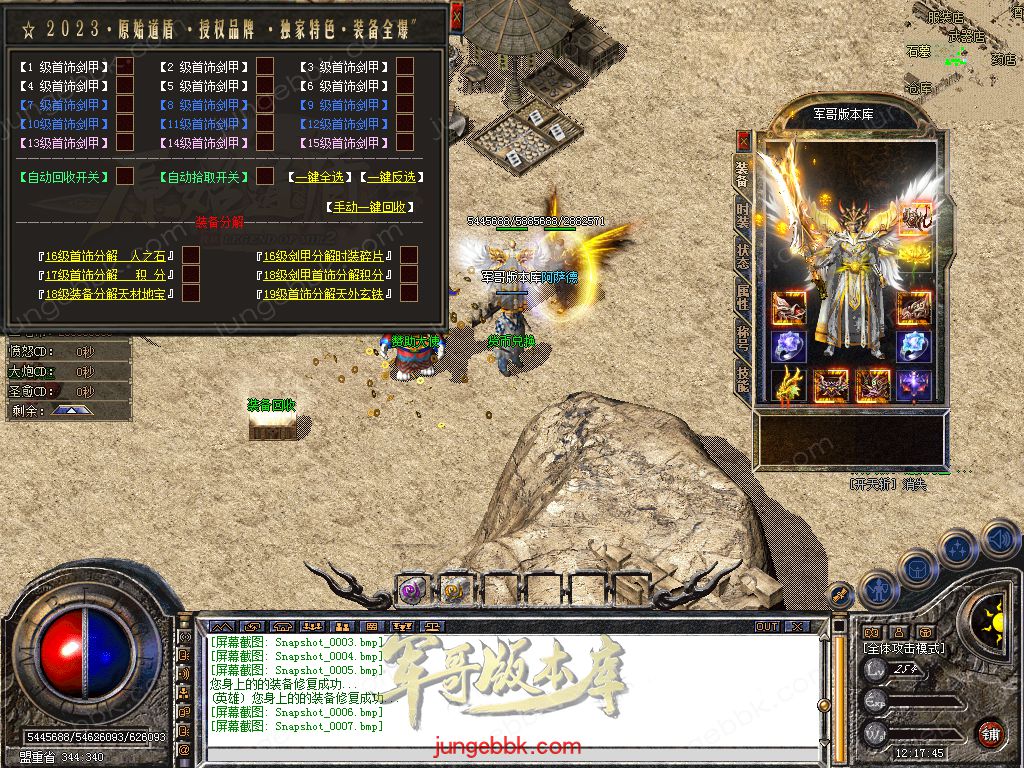Open the 技能 tab
The height and width of the screenshot is (768, 1024).
coord(742,375)
